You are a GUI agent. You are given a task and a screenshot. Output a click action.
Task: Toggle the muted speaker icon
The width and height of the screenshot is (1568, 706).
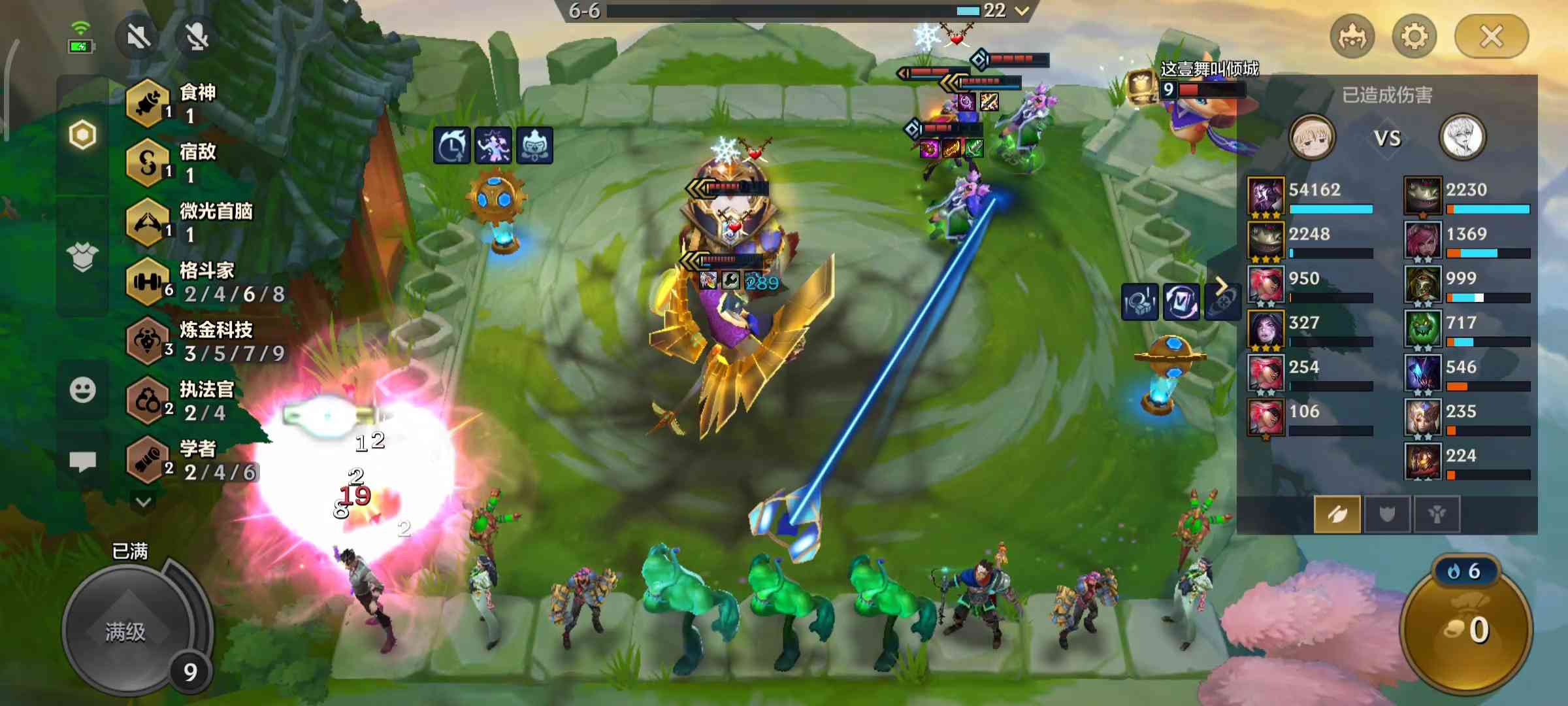point(138,37)
